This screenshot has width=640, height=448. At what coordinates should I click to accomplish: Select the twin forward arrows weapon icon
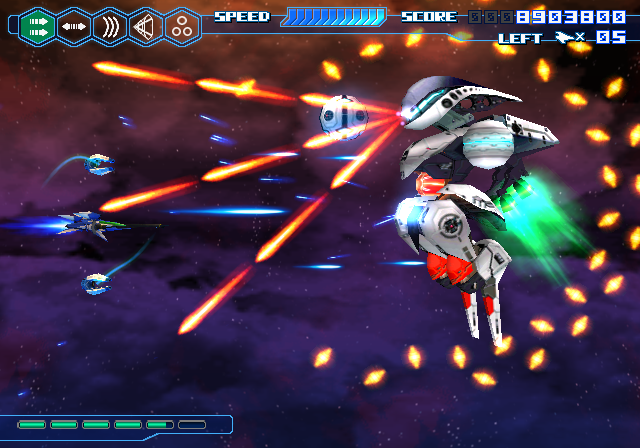[x=37, y=26]
